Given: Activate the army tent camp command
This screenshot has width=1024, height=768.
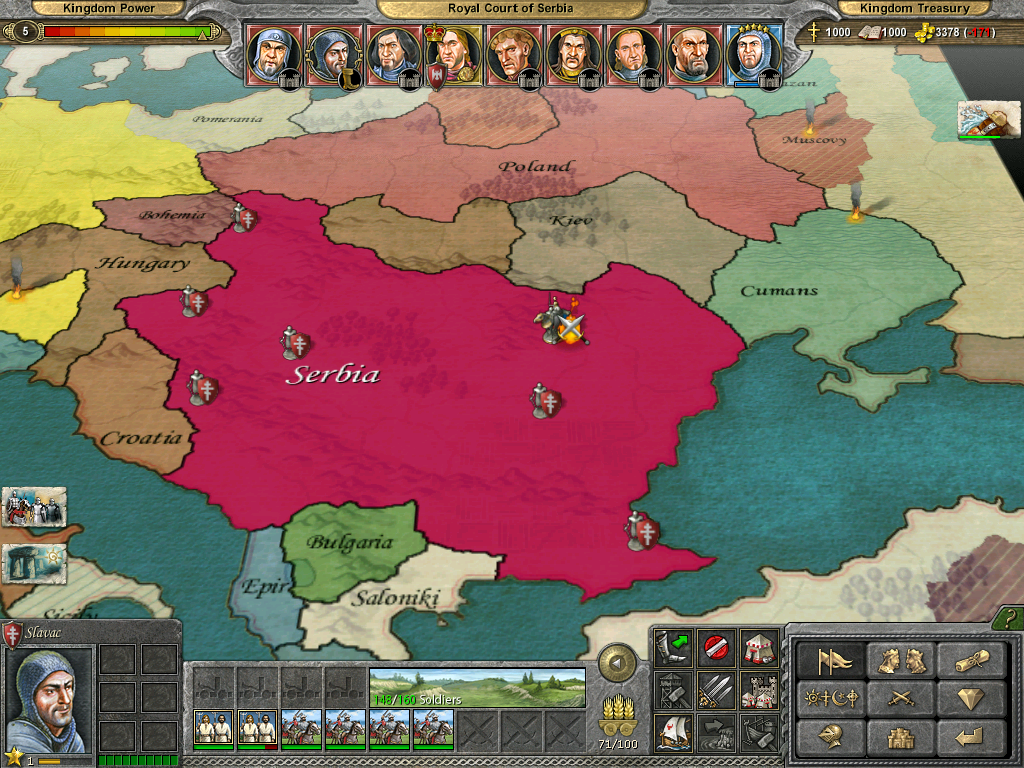Looking at the screenshot, I should 758,648.
